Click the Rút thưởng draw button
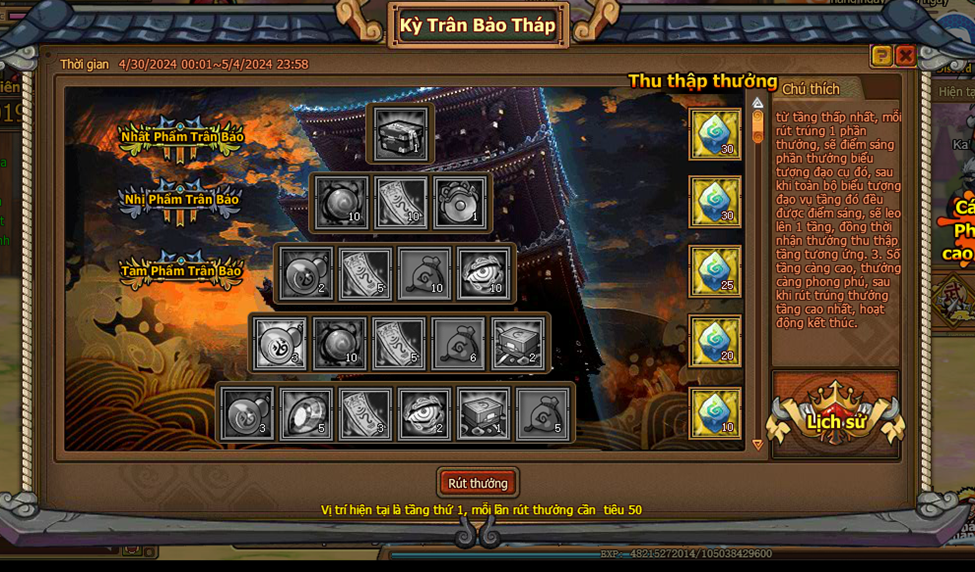 478,483
